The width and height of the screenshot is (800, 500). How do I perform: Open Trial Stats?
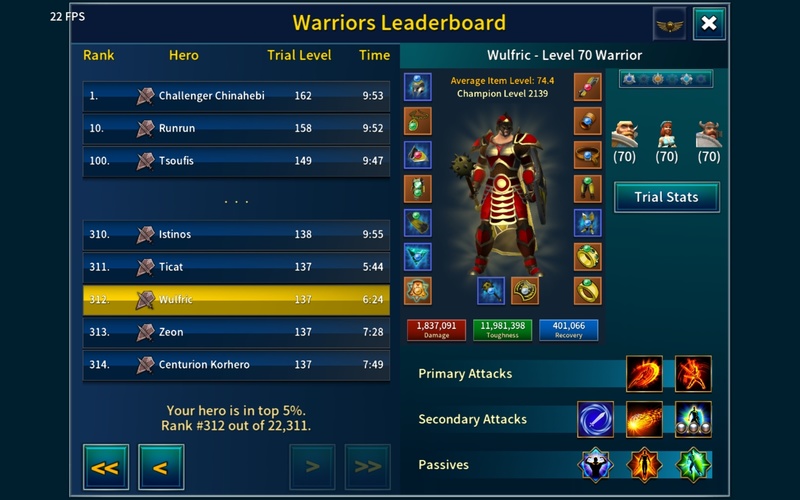click(x=666, y=197)
